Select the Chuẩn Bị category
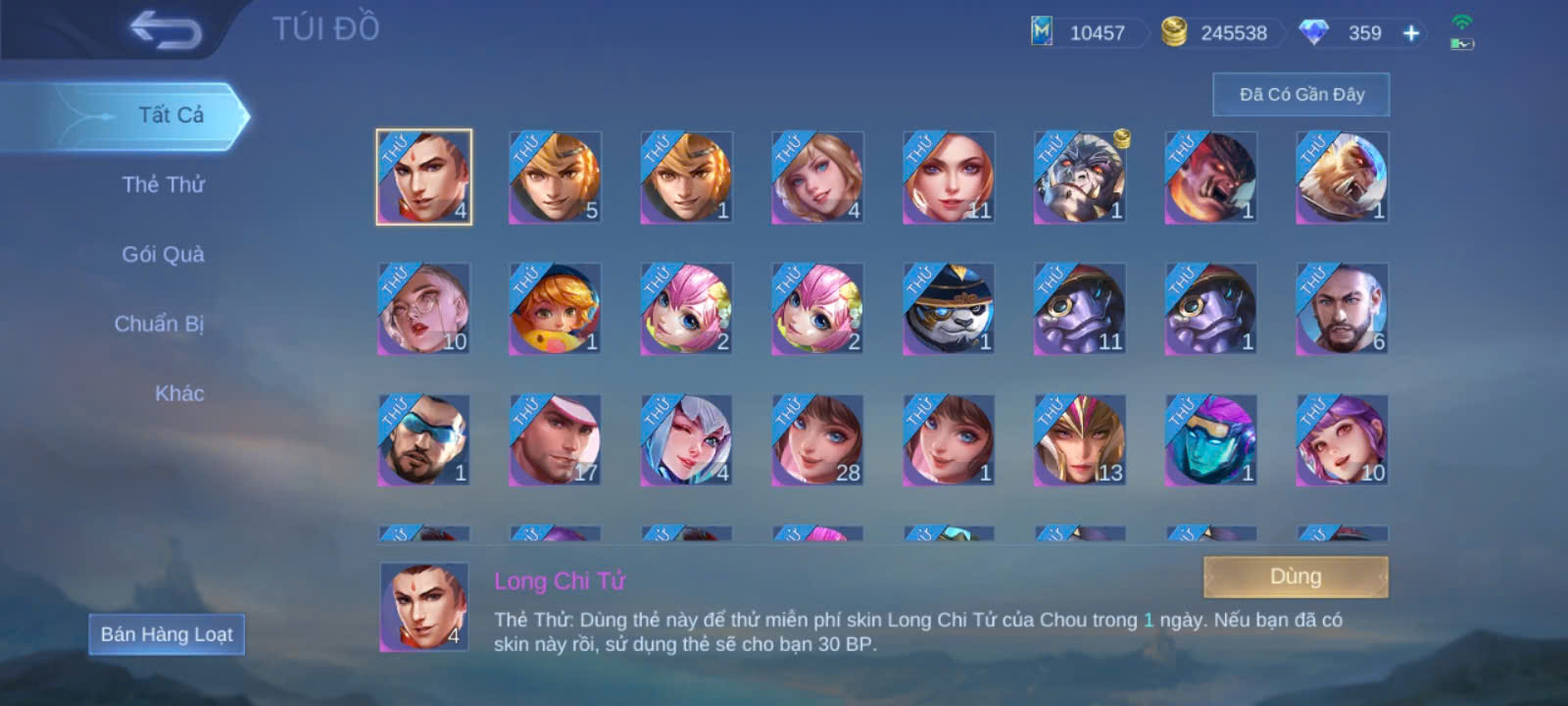Viewport: 1568px width, 706px height. [x=159, y=324]
